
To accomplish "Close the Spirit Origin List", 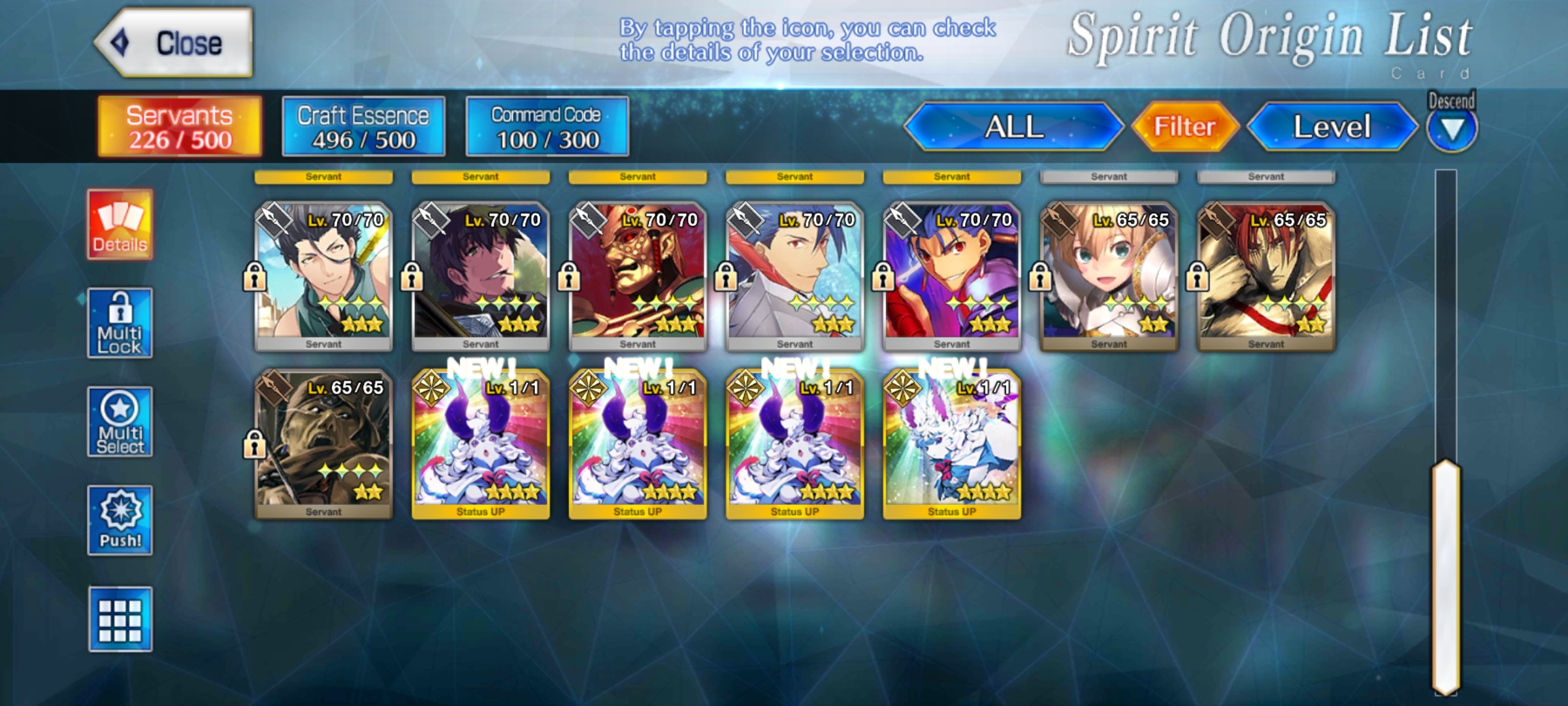I will (x=174, y=43).
